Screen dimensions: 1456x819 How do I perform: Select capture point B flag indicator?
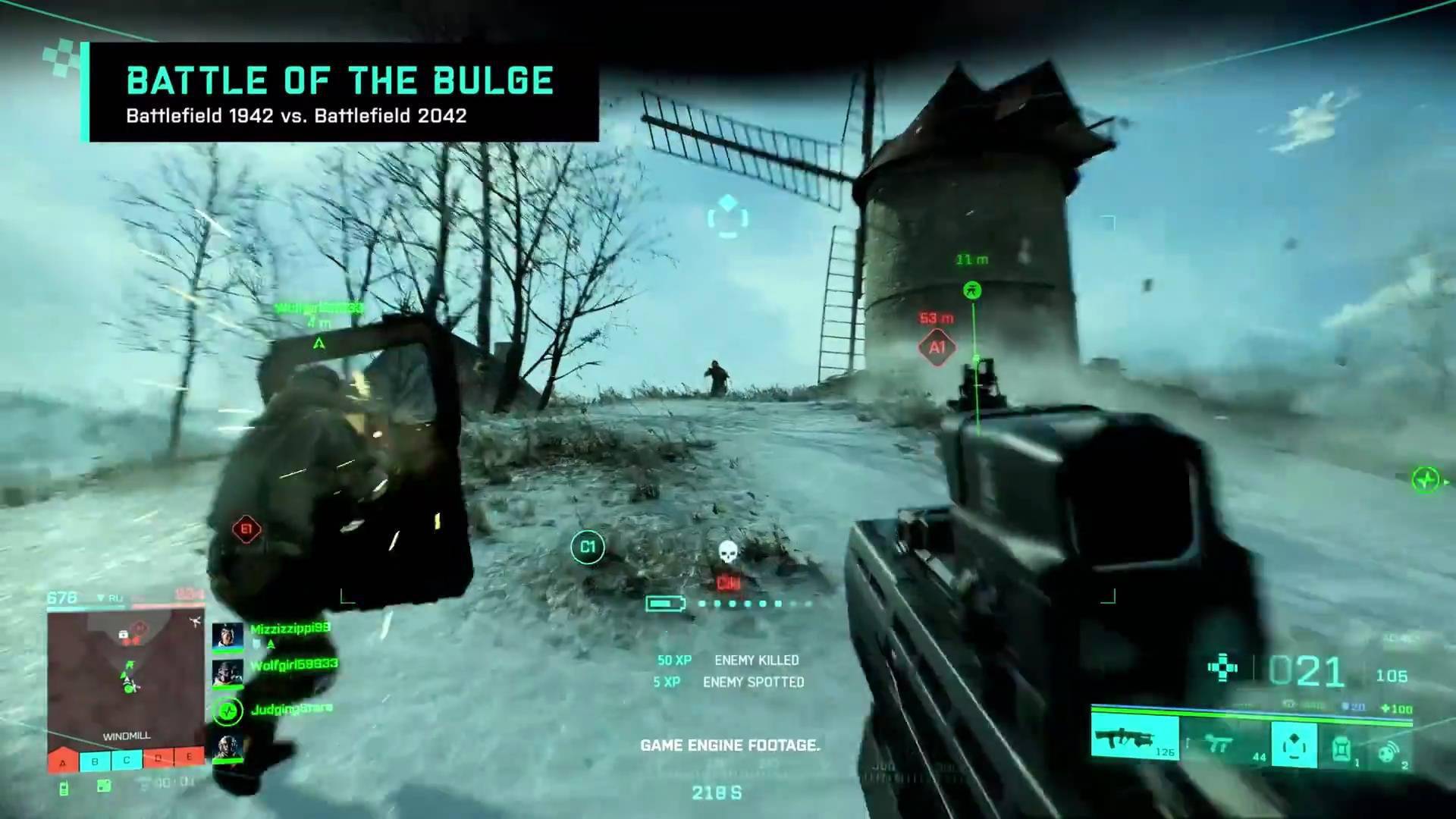(95, 761)
